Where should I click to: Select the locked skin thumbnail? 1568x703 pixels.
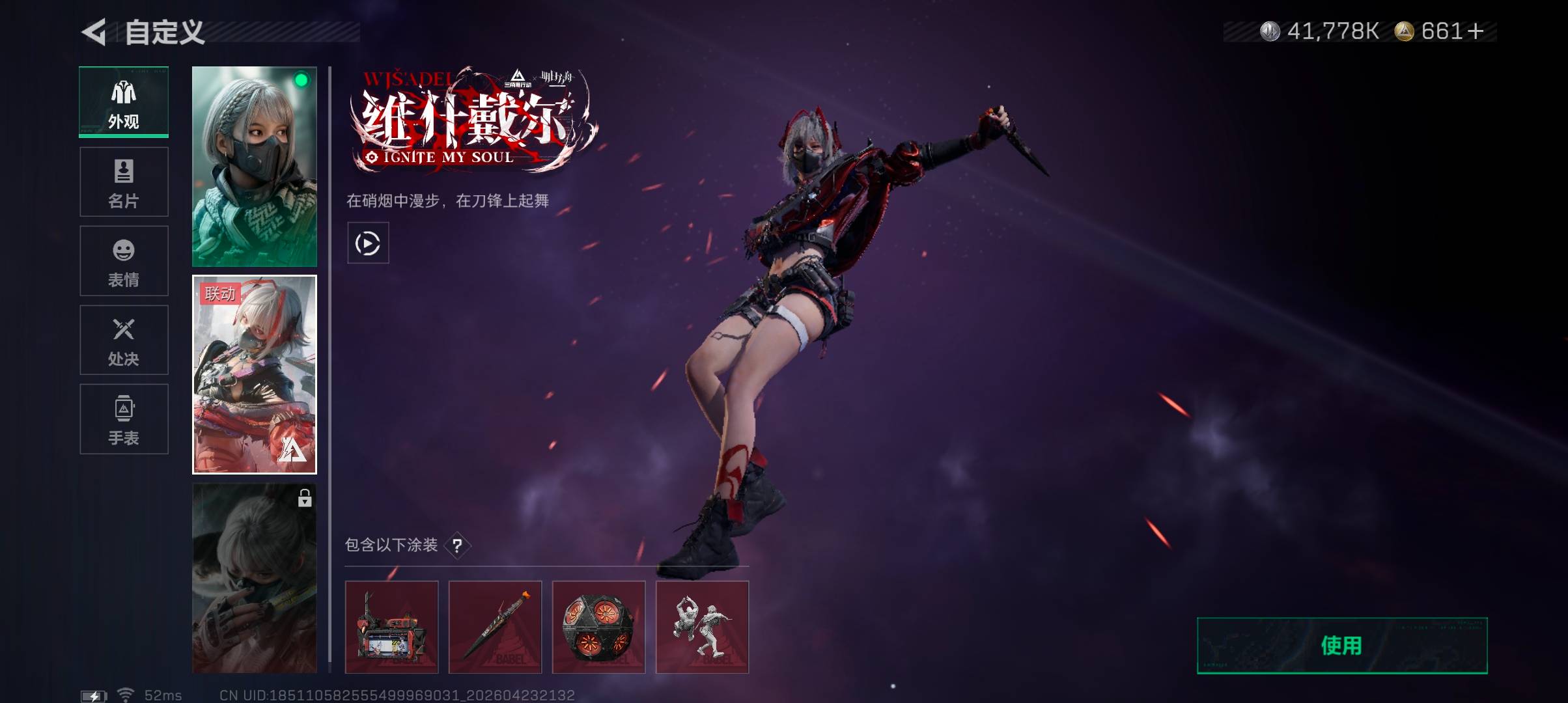255,578
